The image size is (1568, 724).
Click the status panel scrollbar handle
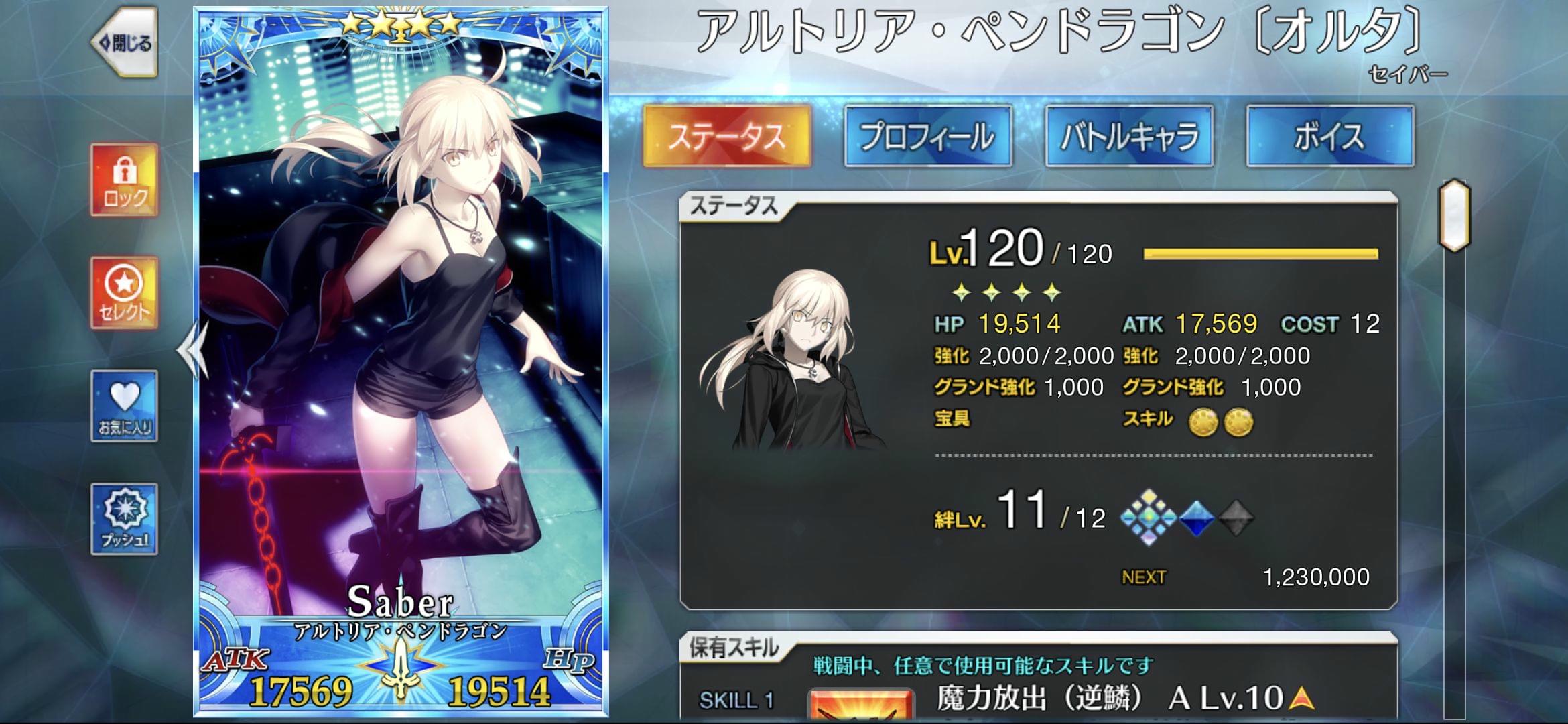pos(1455,216)
